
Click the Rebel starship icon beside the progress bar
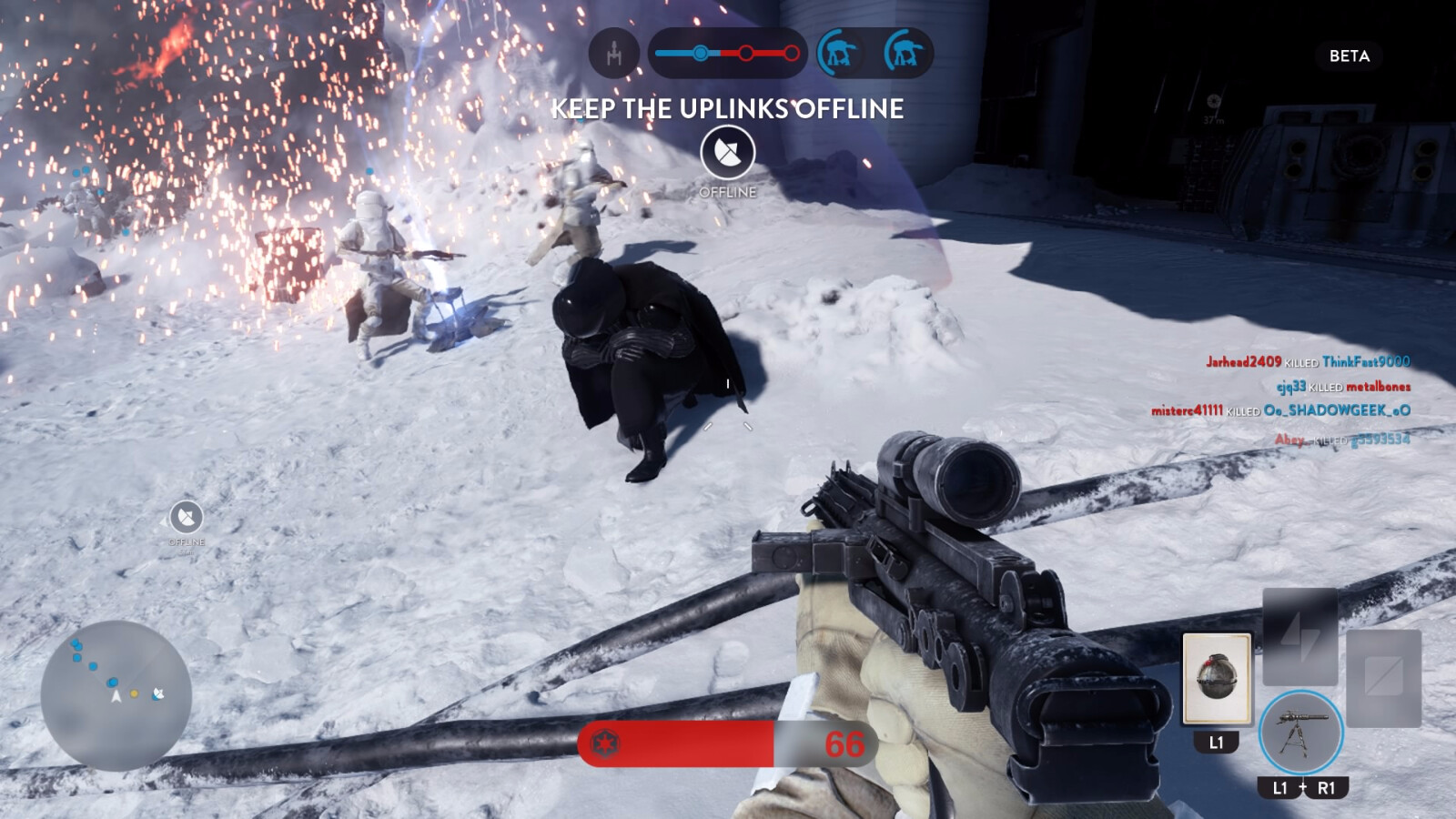(x=615, y=55)
